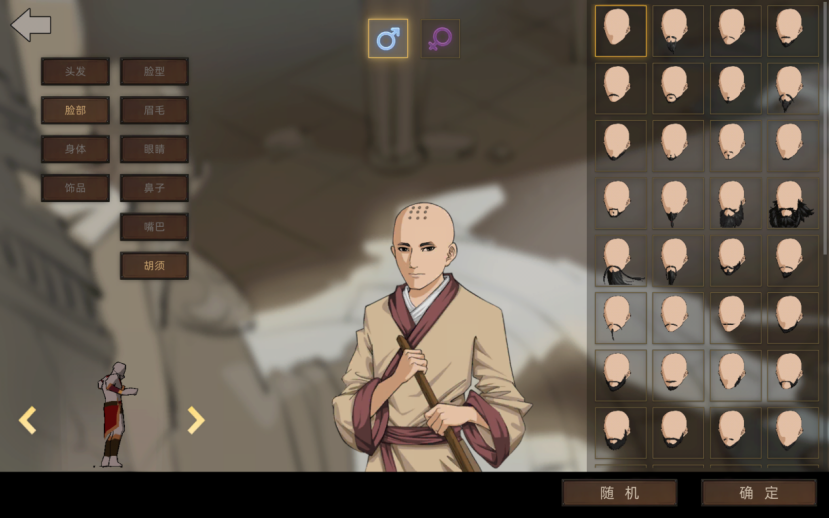This screenshot has height=519, width=830.
Task: Randomize appearance with the 随机 button
Action: click(x=619, y=493)
